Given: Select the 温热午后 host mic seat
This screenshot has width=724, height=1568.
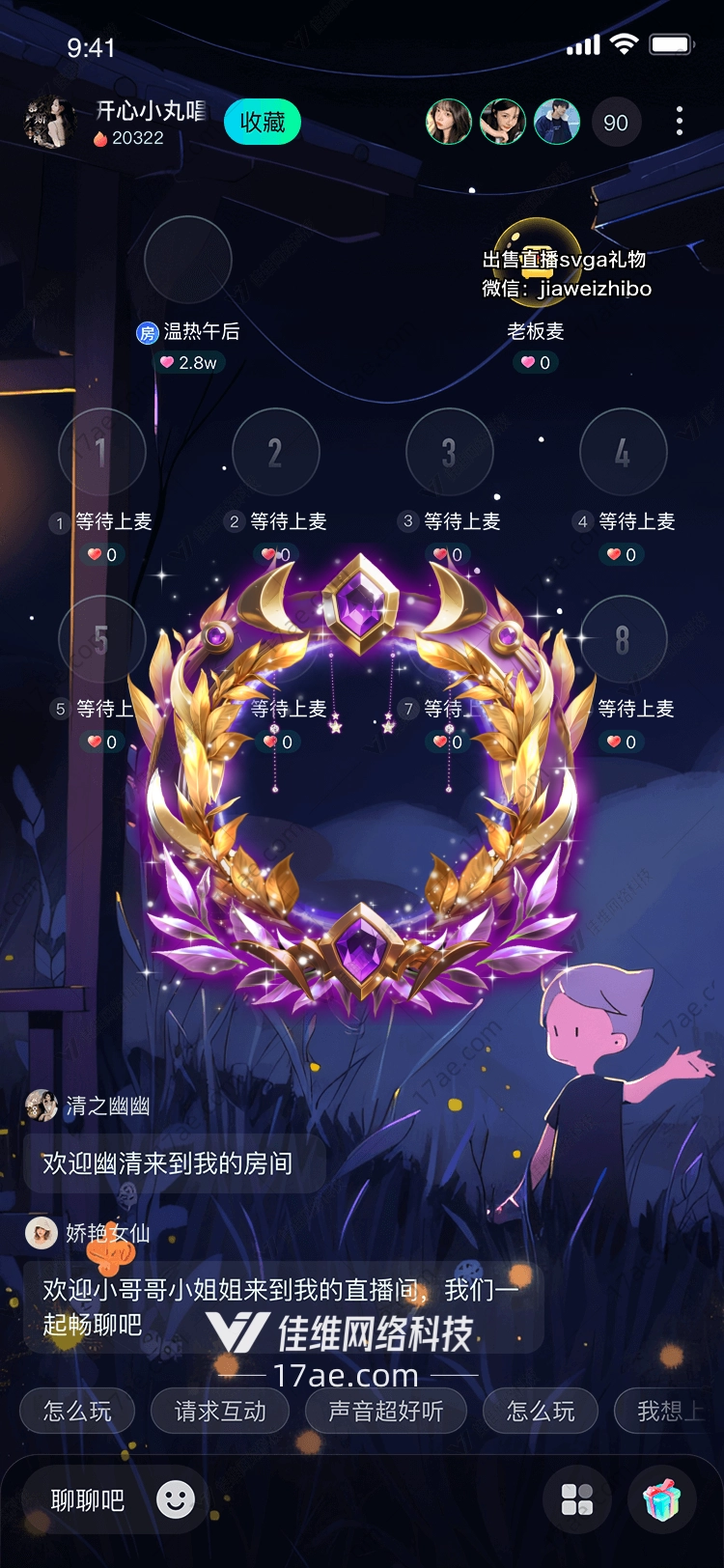Looking at the screenshot, I should click(x=188, y=261).
